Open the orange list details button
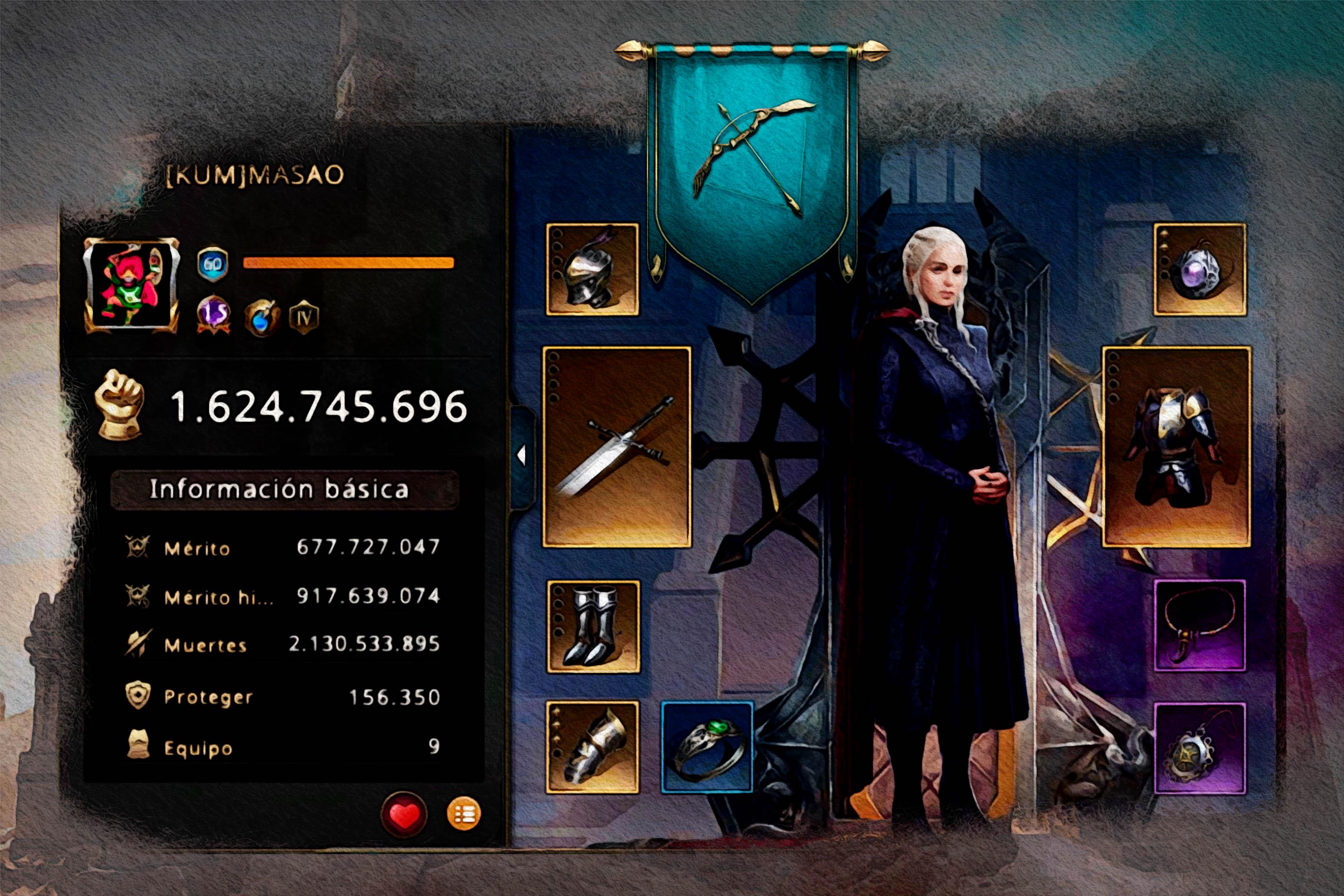This screenshot has height=896, width=1344. [463, 814]
